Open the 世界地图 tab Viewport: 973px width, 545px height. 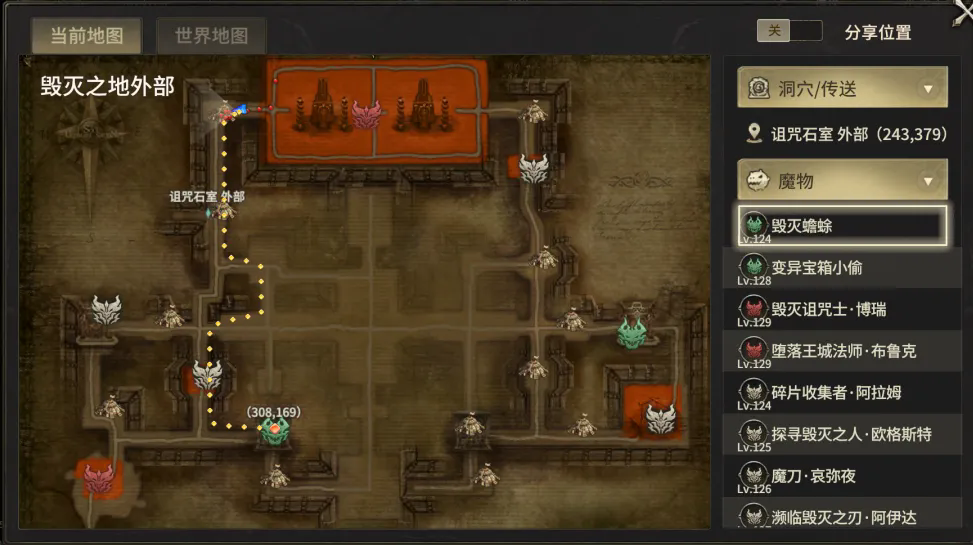211,36
